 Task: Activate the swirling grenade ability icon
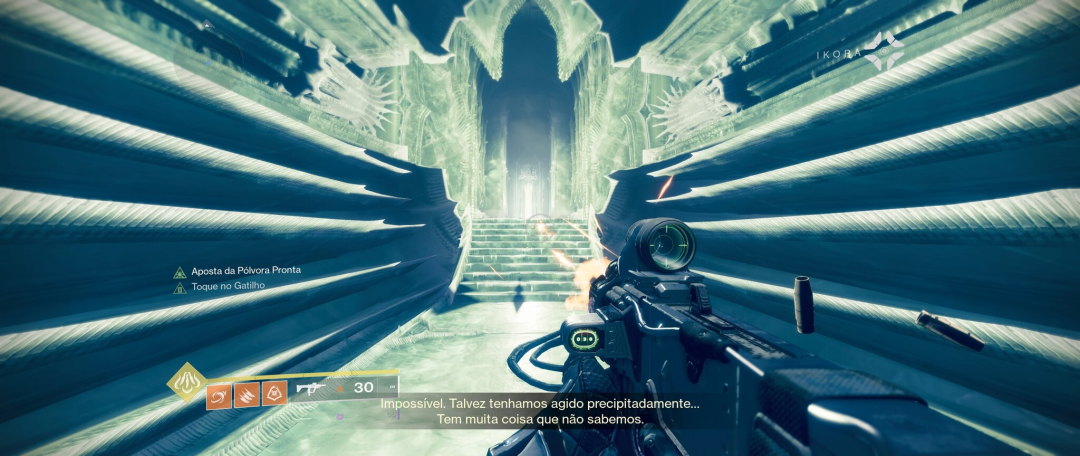pos(219,395)
